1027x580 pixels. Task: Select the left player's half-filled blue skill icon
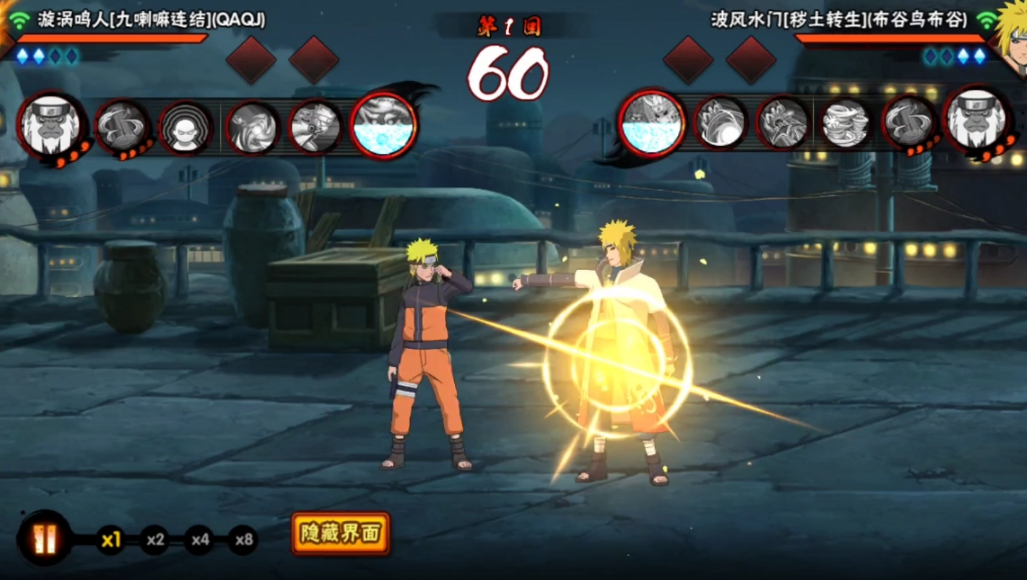point(383,125)
